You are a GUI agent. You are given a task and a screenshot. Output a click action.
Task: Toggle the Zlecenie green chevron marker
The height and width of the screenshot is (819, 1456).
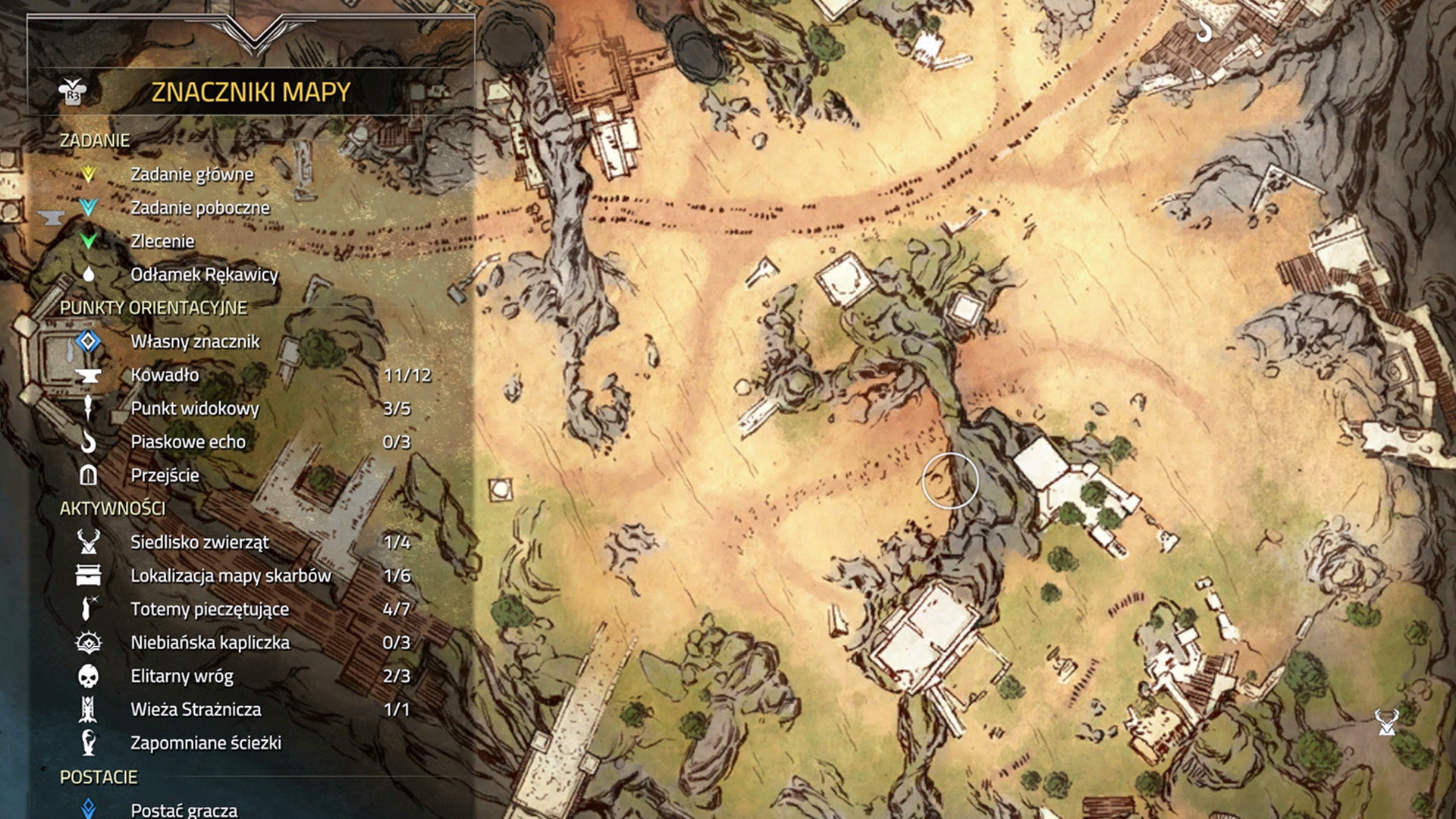tap(90, 241)
